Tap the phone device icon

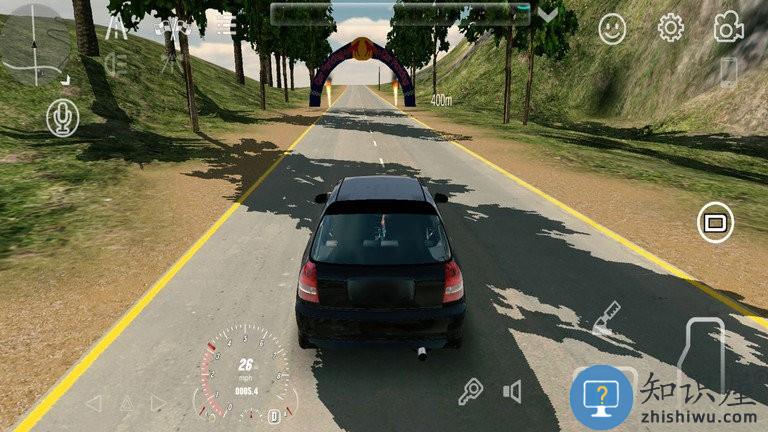[x=728, y=72]
